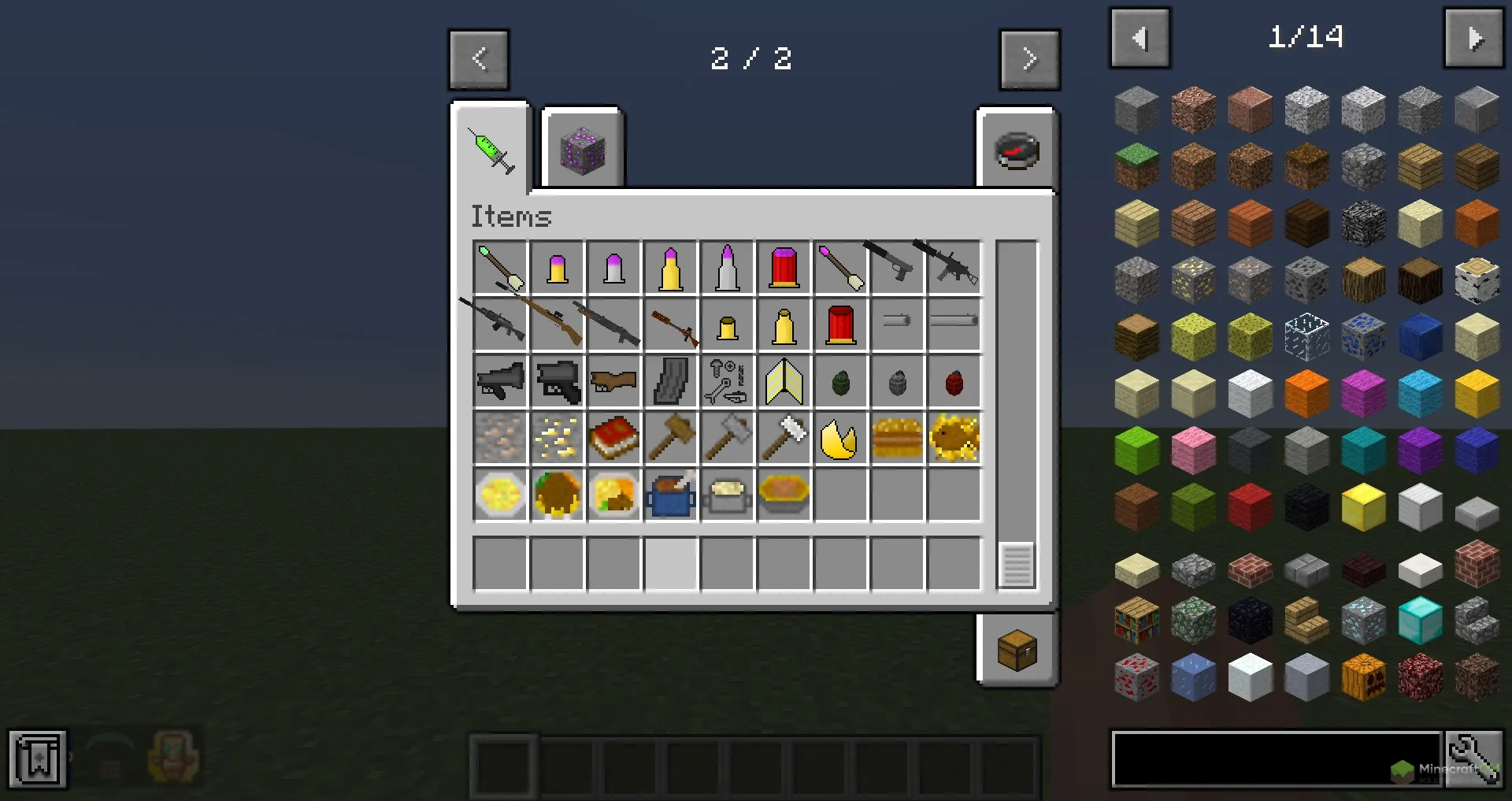Open the chest survival inventory tab

pyautogui.click(x=1017, y=650)
